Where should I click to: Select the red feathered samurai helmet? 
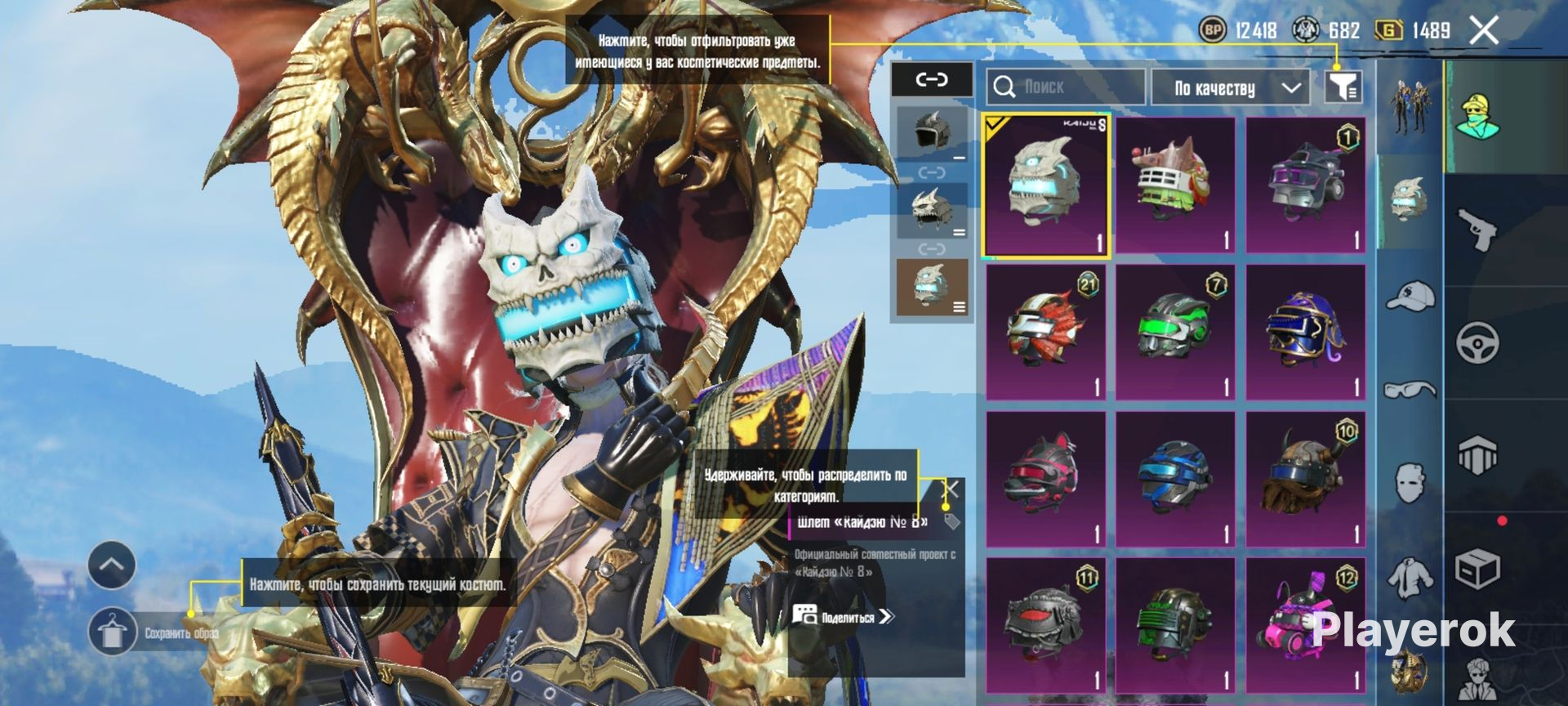(x=1045, y=332)
